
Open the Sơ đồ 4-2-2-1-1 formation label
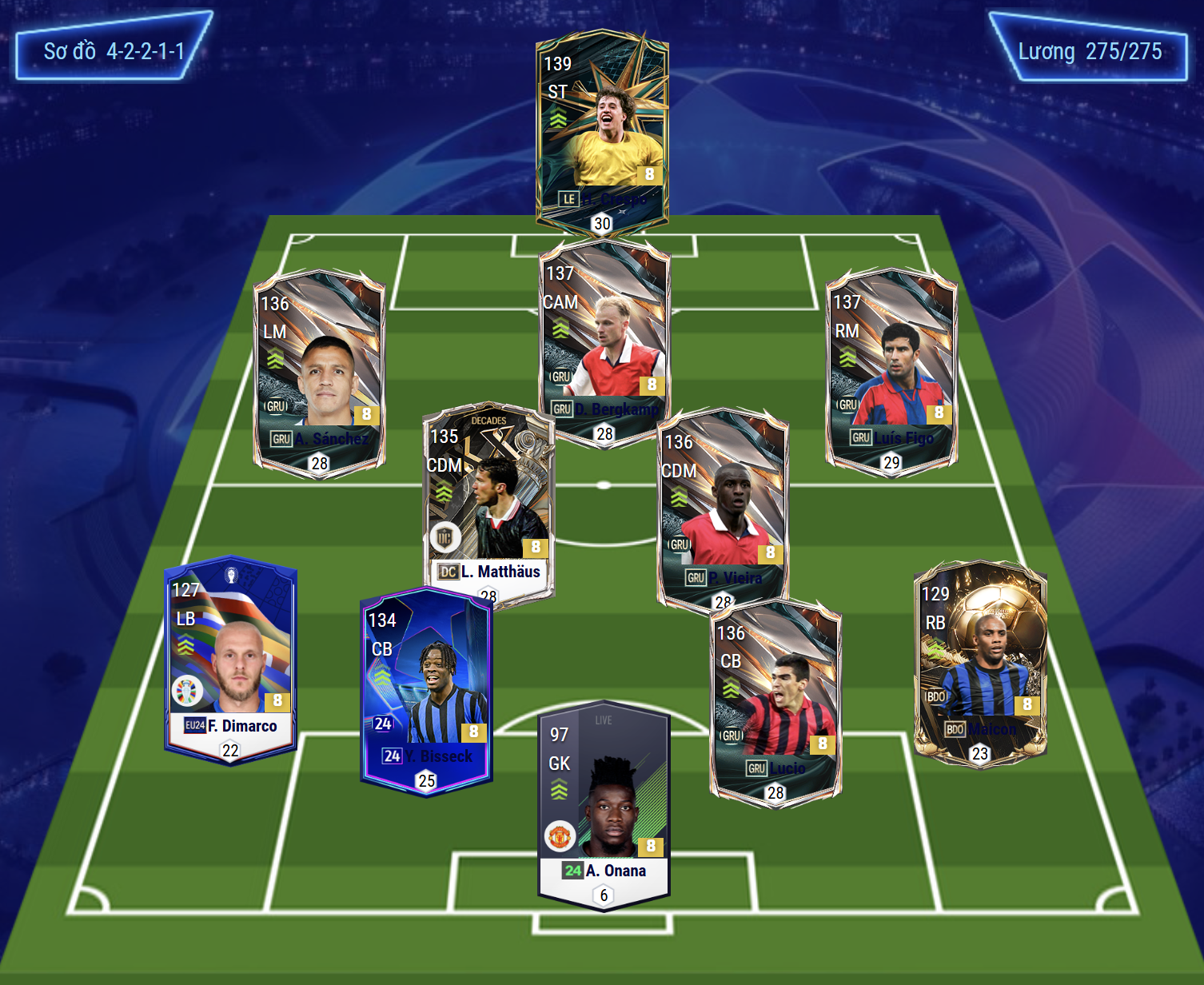(x=114, y=51)
